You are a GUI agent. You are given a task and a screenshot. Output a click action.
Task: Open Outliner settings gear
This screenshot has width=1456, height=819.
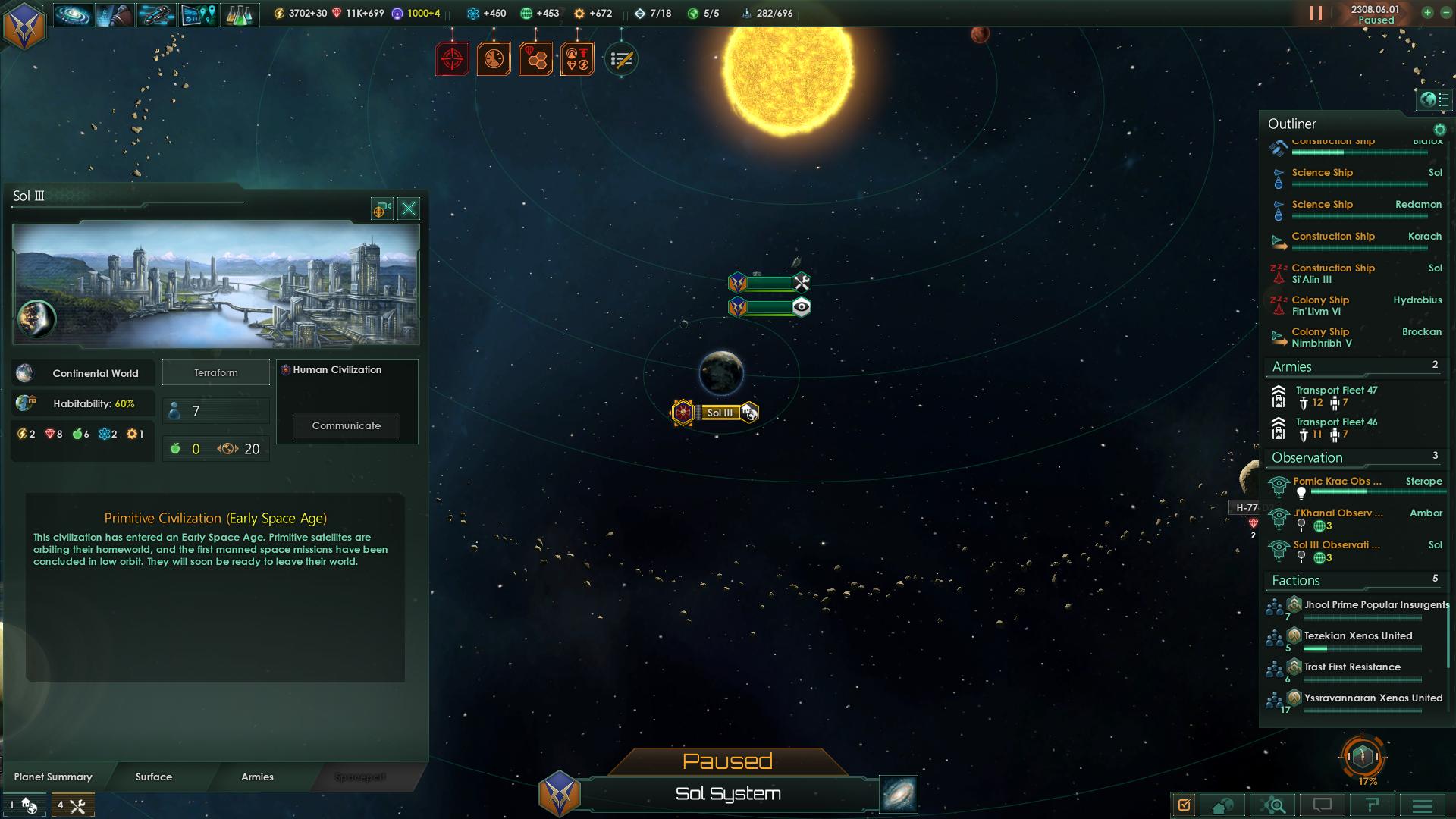(x=1440, y=130)
